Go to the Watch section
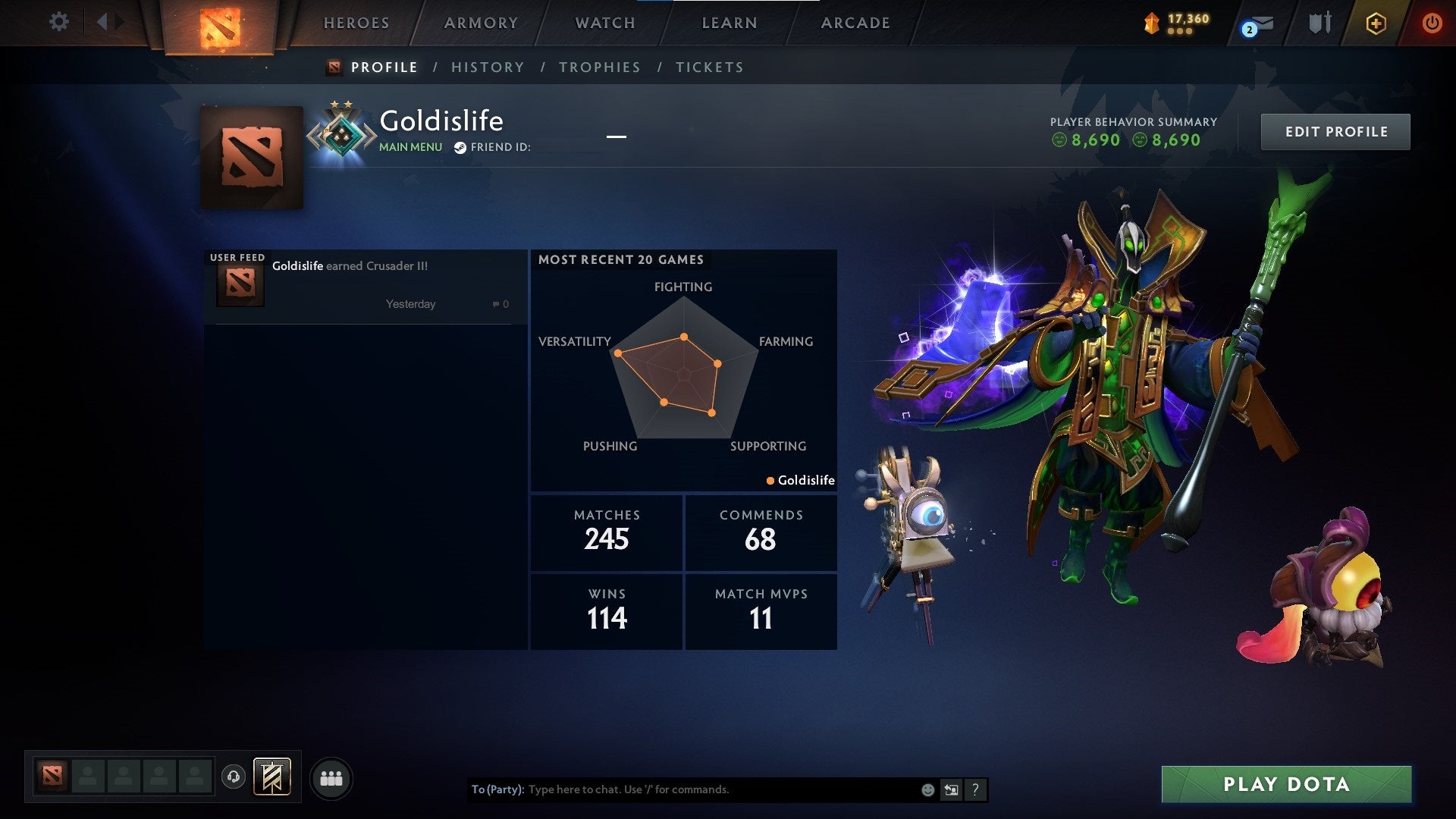This screenshot has width=1456, height=819. tap(605, 24)
